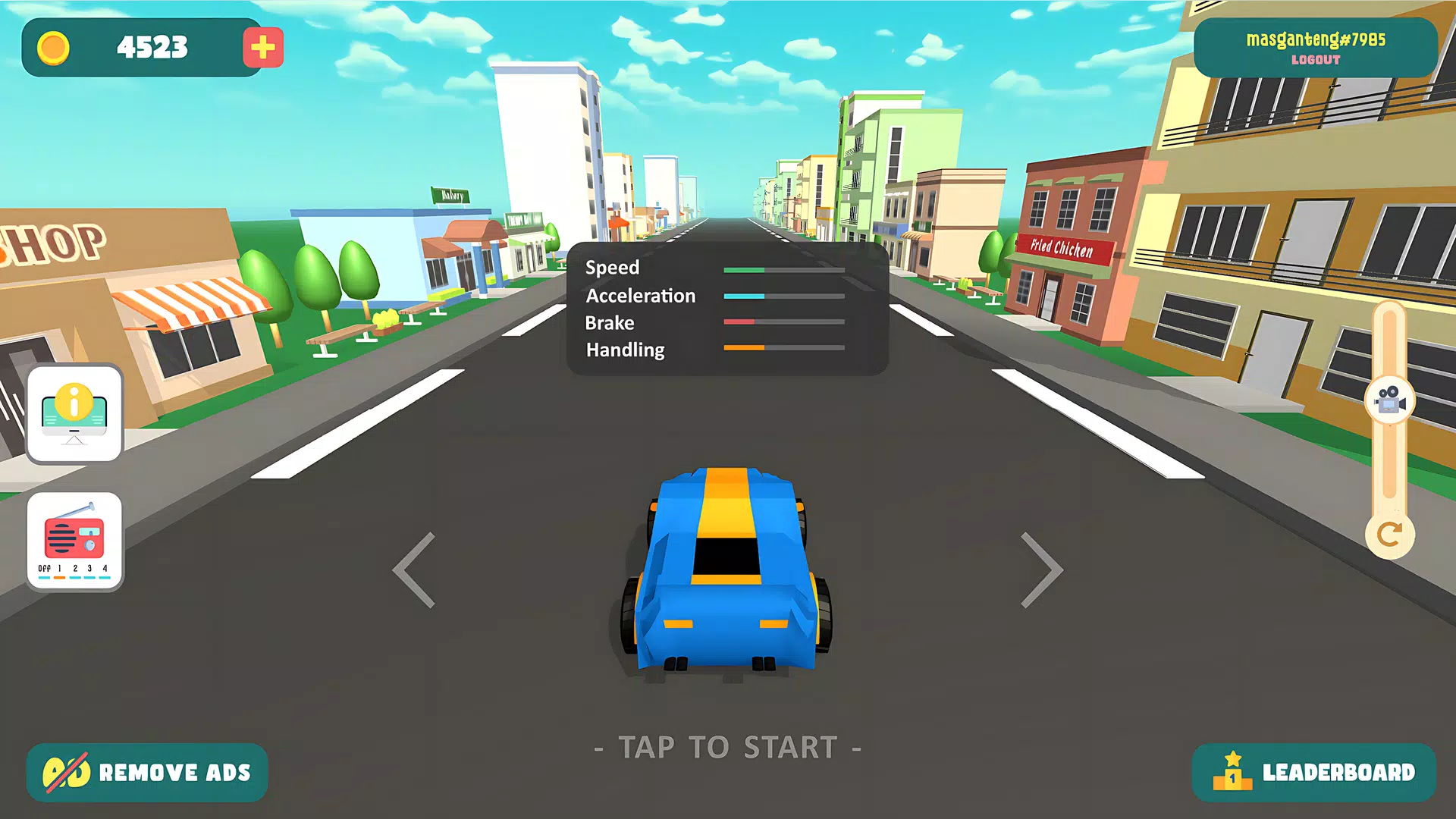Viewport: 1456px width, 819px height.
Task: Toggle the radio station selector
Action: point(74,541)
